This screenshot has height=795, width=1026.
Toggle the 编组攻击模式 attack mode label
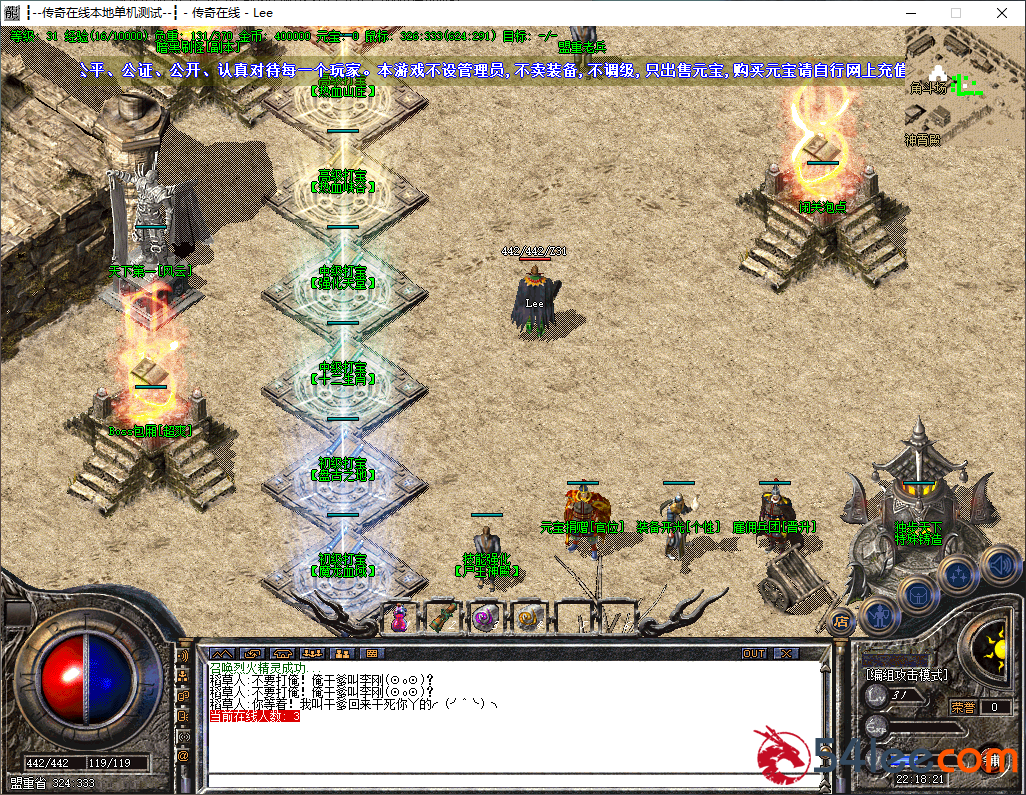click(x=907, y=675)
